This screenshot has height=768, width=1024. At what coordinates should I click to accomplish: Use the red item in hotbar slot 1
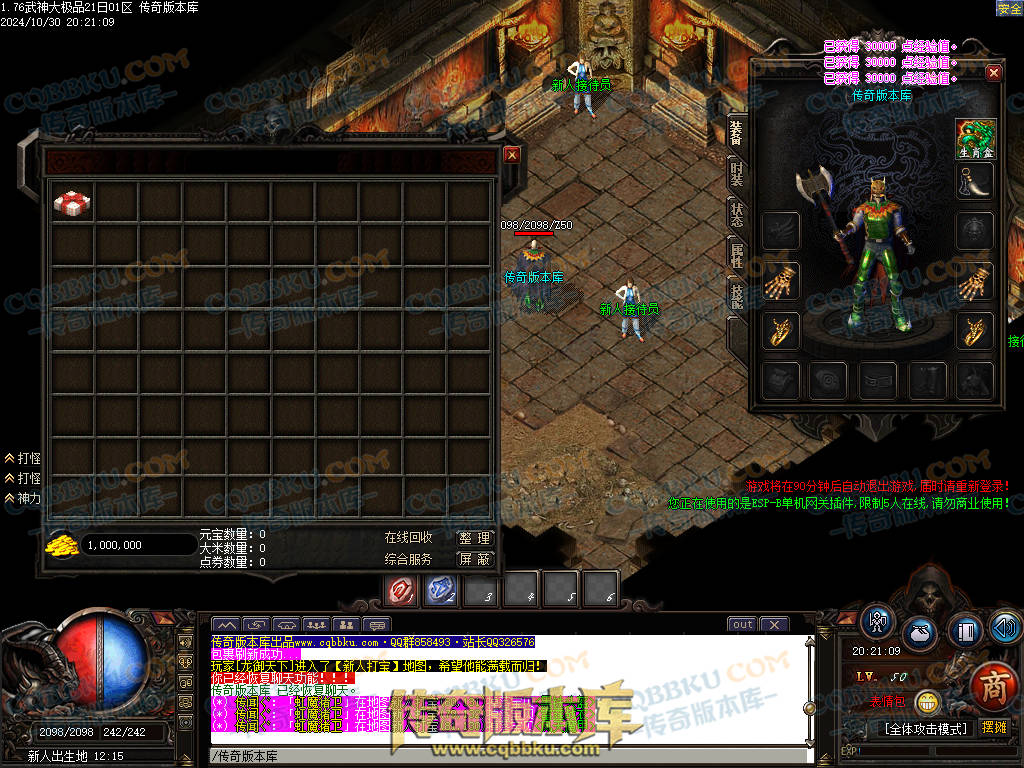click(x=402, y=591)
